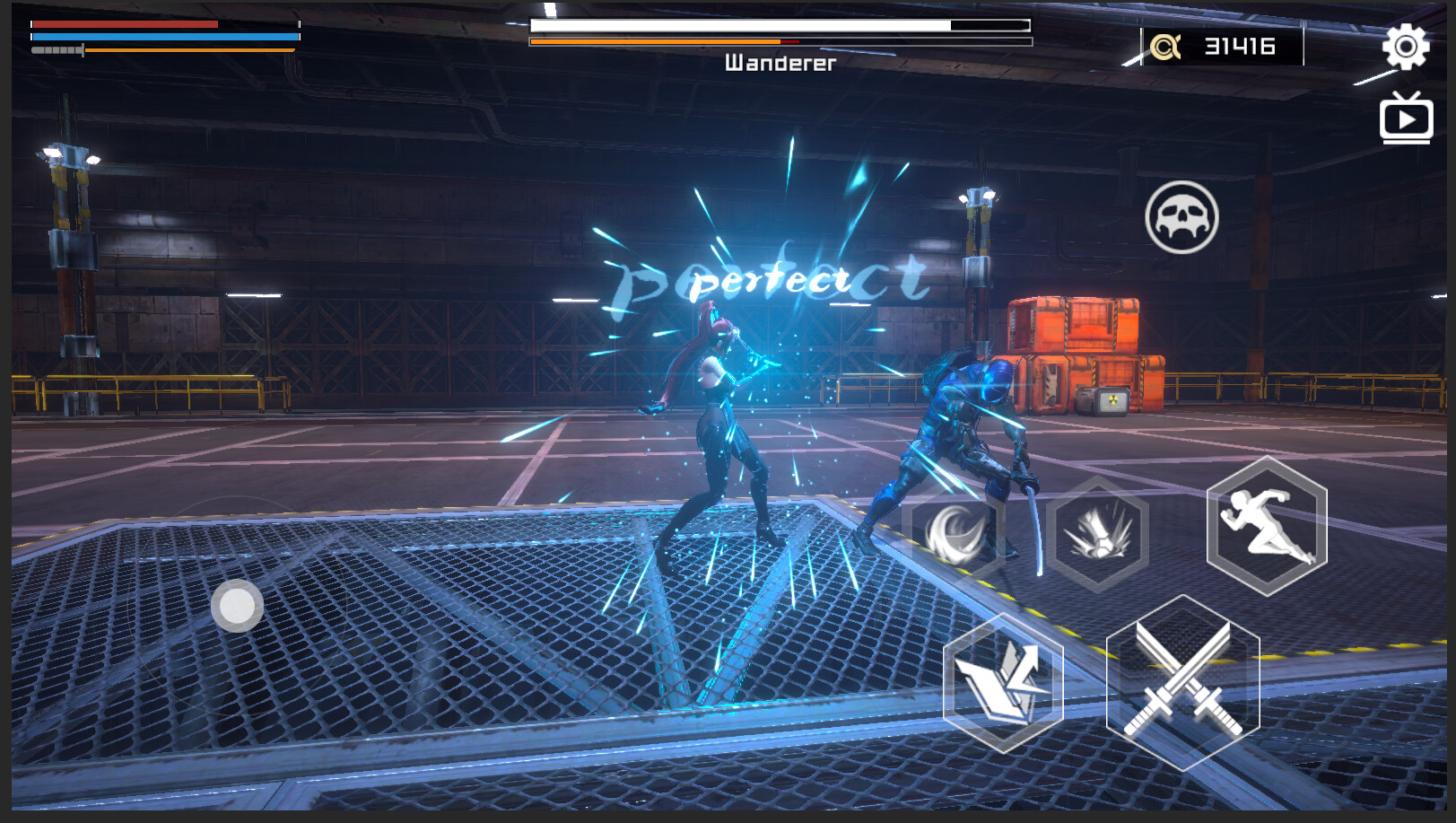1456x823 pixels.
Task: Touch the virtual joystick knob
Action: (x=237, y=606)
